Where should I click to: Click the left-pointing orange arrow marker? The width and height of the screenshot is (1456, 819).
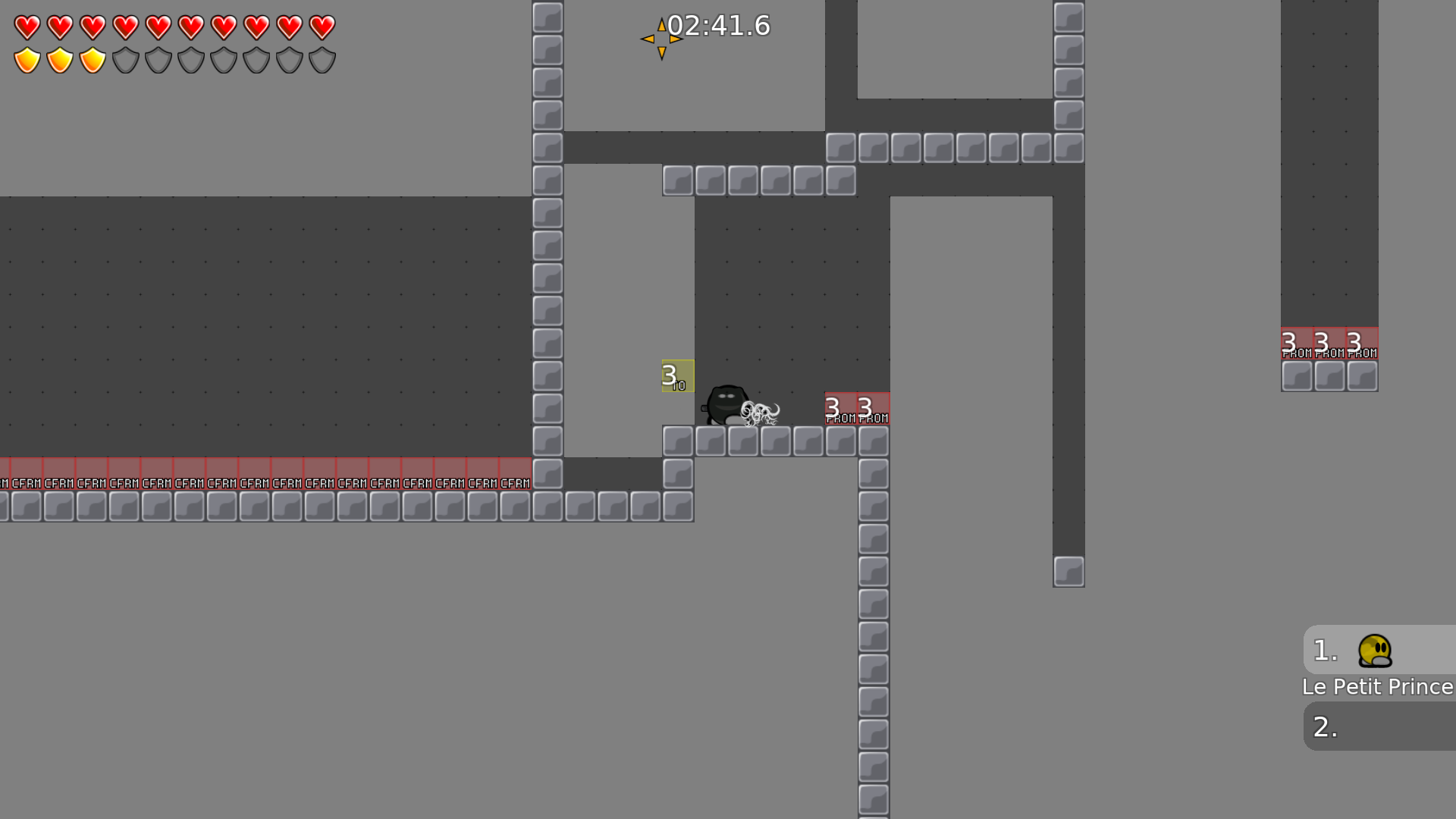click(x=649, y=39)
